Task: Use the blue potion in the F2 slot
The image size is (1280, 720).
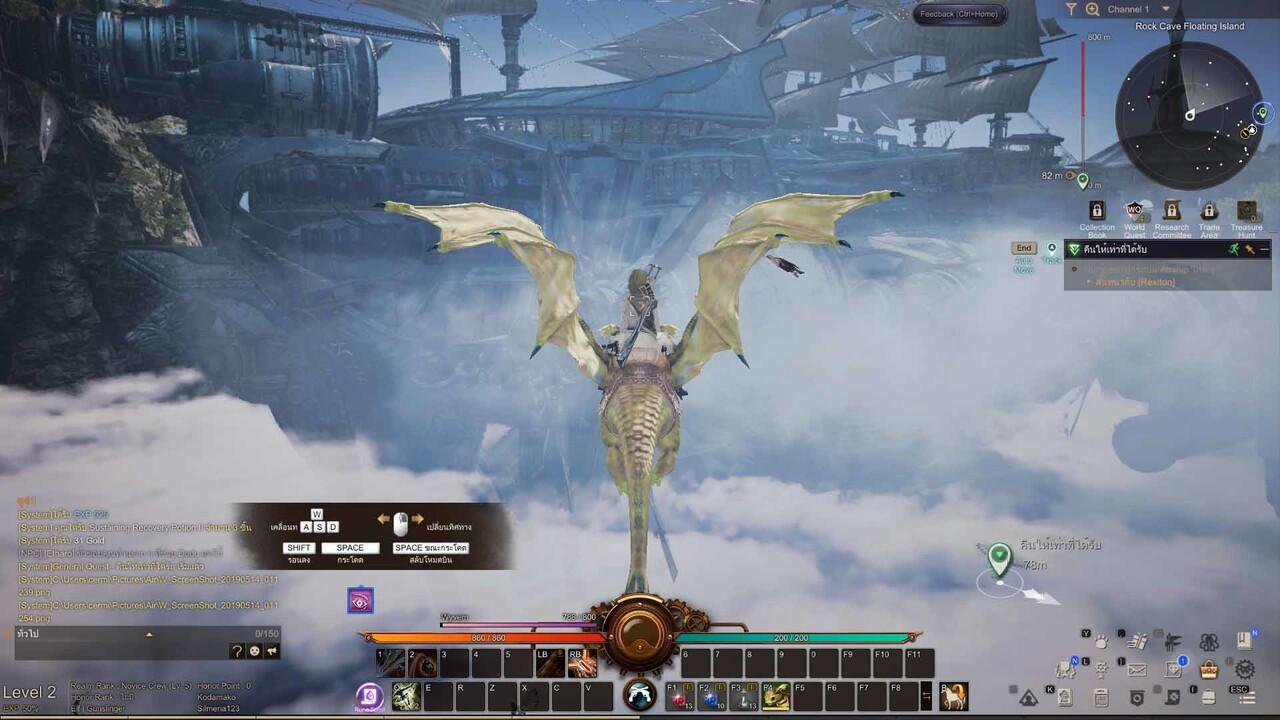Action: (x=712, y=696)
